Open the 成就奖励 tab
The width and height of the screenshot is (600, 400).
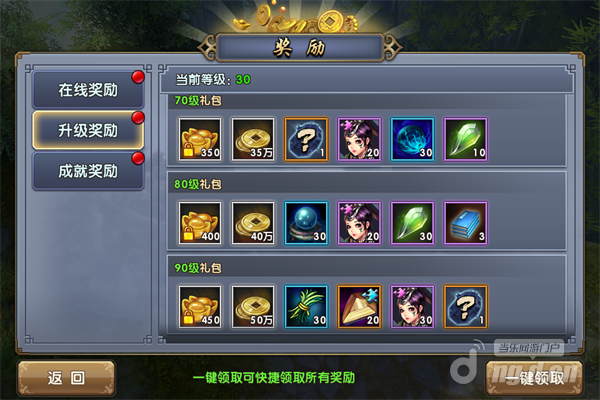pos(88,171)
